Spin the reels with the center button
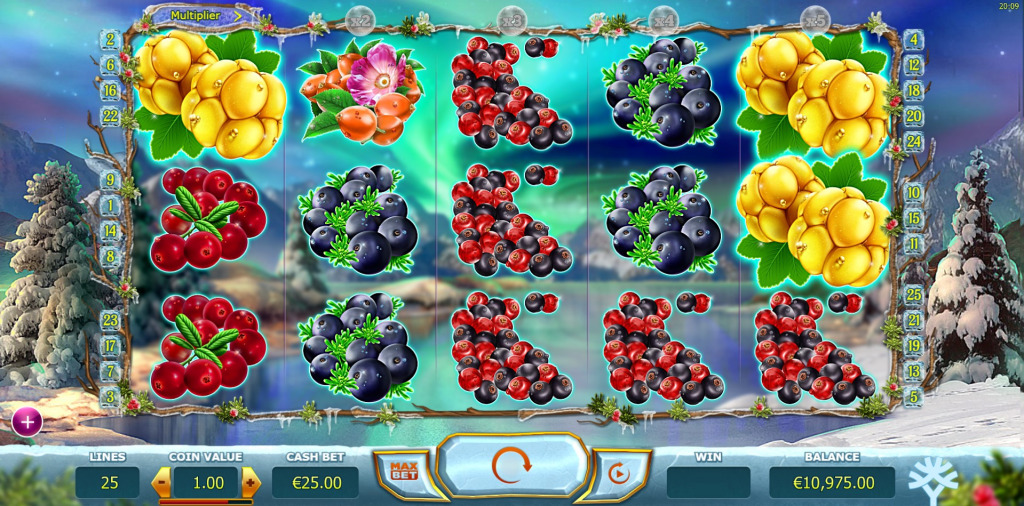Viewport: 1024px width, 506px height. click(511, 465)
